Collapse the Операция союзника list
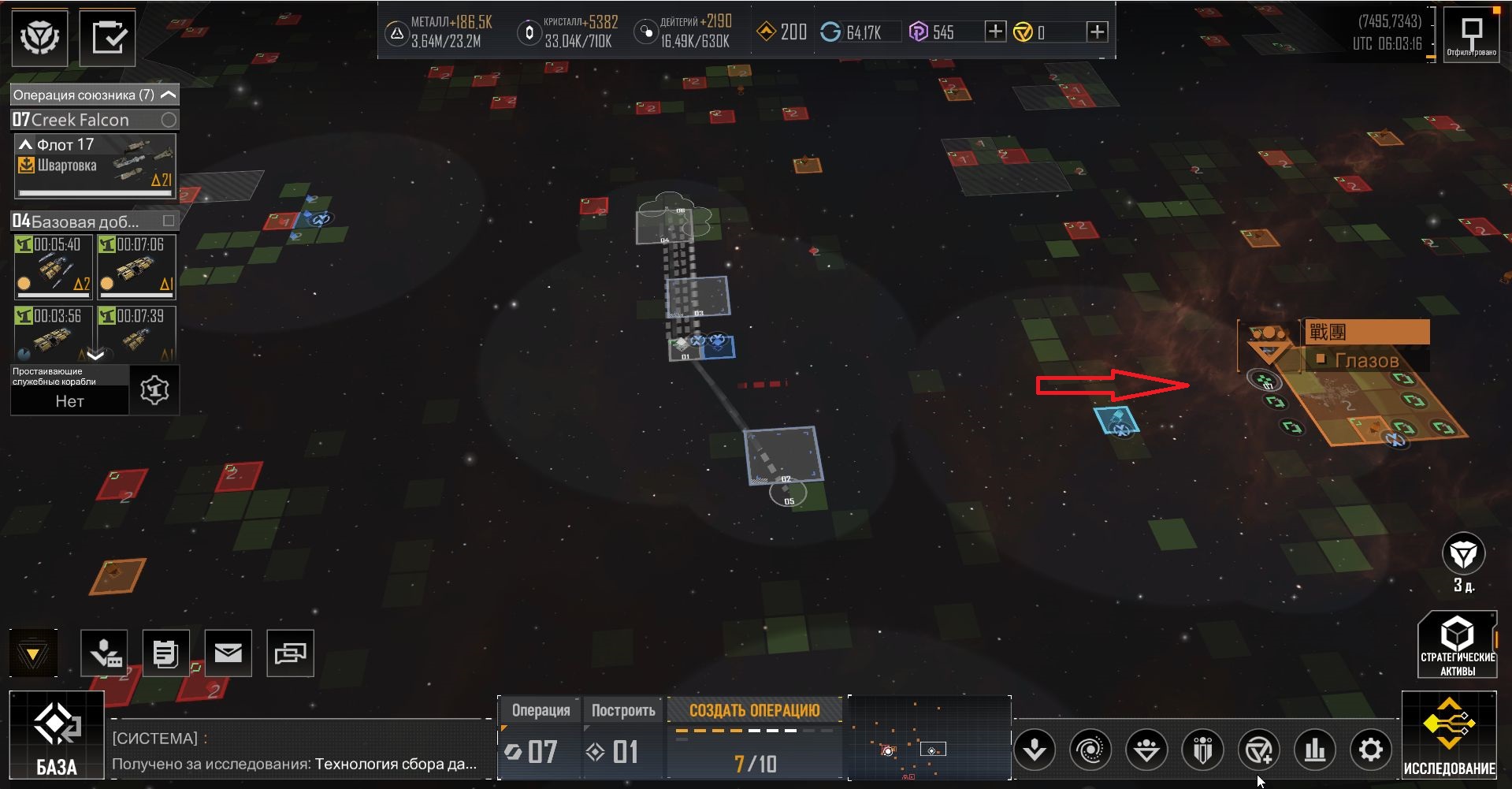The width and height of the screenshot is (1512, 789). [x=168, y=95]
